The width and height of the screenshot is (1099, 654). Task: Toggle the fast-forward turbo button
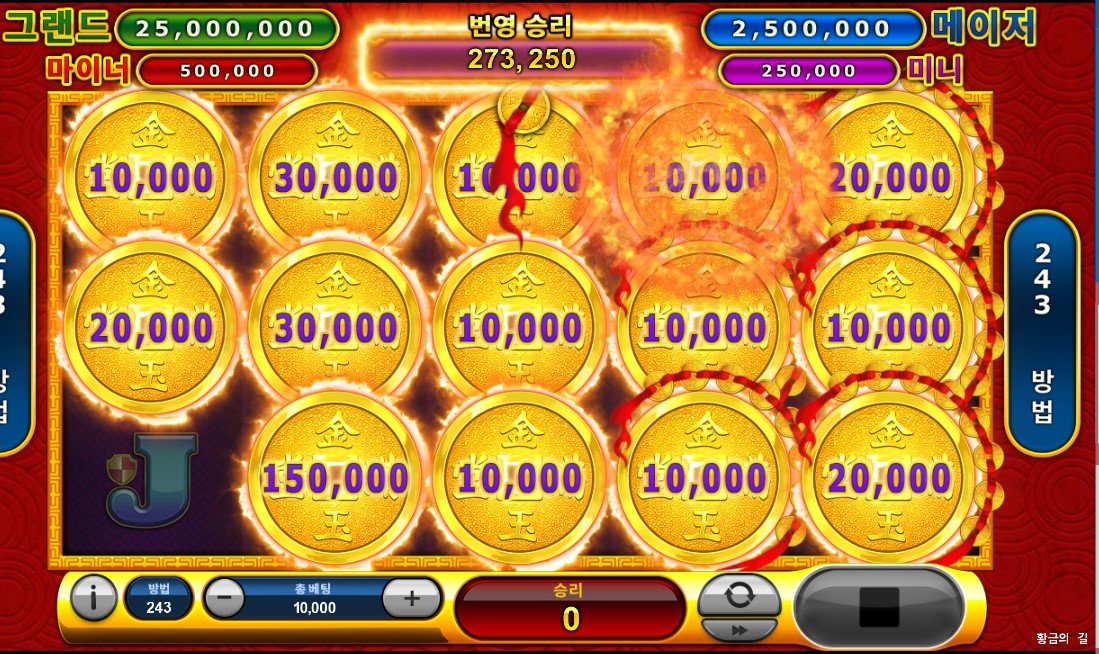pyautogui.click(x=739, y=630)
